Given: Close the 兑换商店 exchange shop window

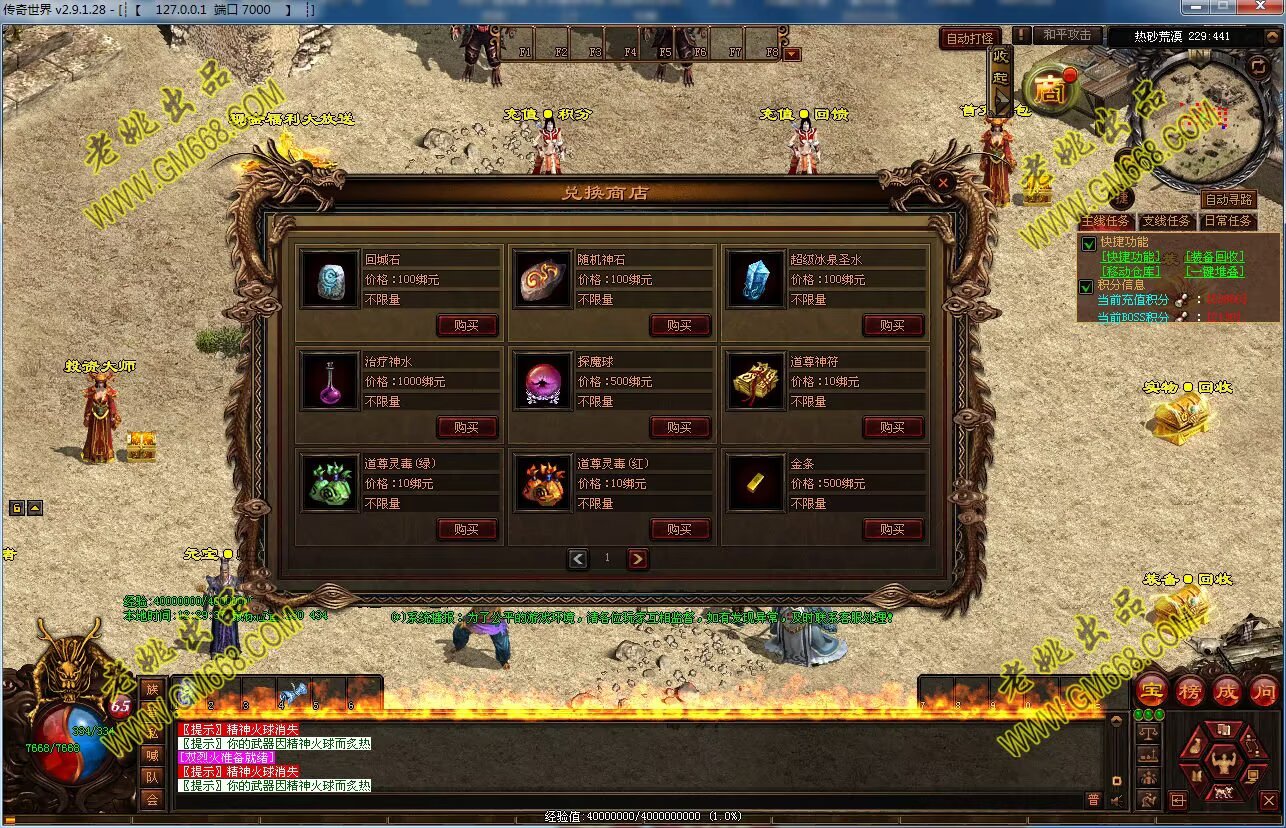Looking at the screenshot, I should 942,184.
